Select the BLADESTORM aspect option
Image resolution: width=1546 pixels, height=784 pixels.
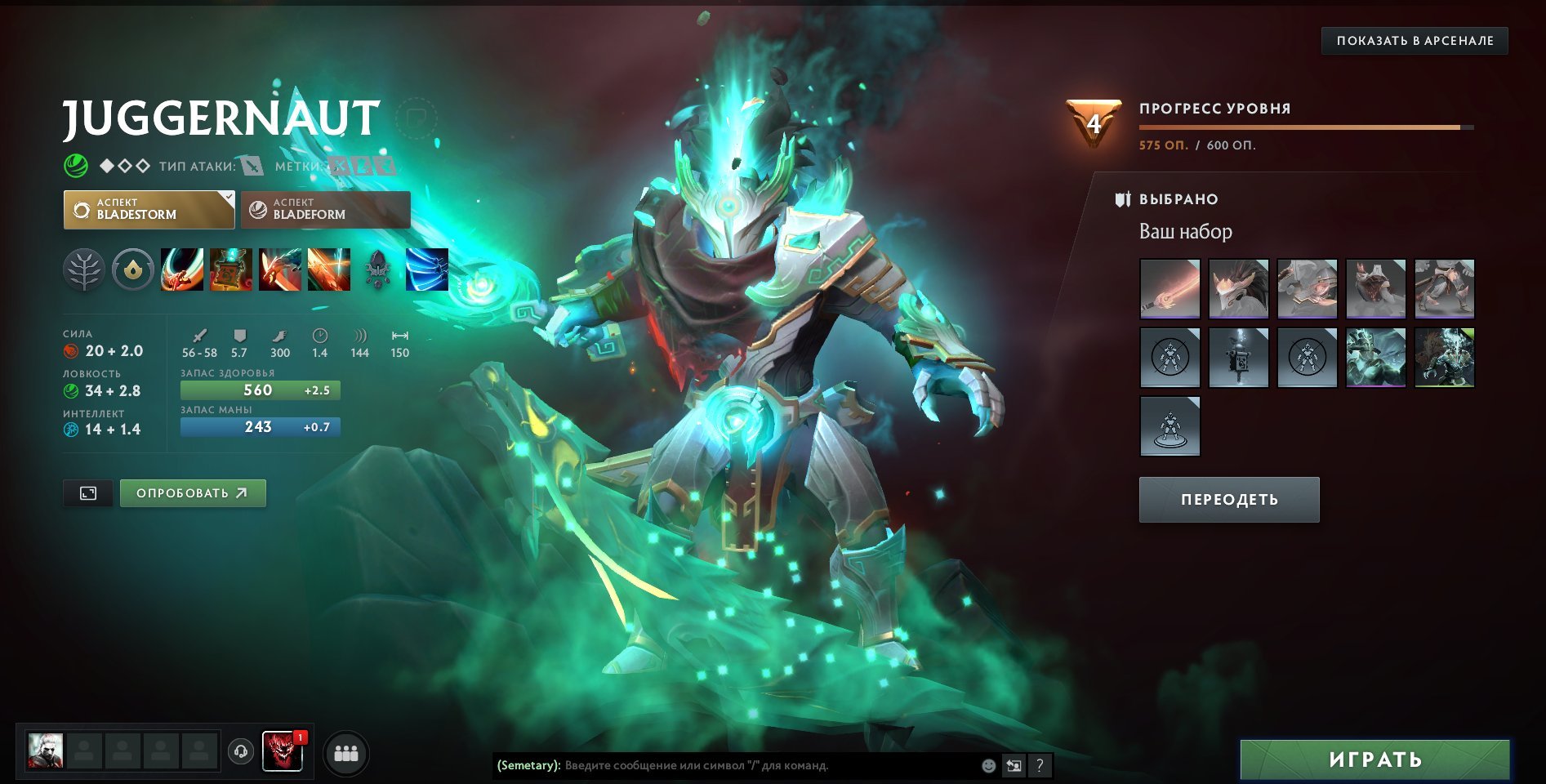148,210
